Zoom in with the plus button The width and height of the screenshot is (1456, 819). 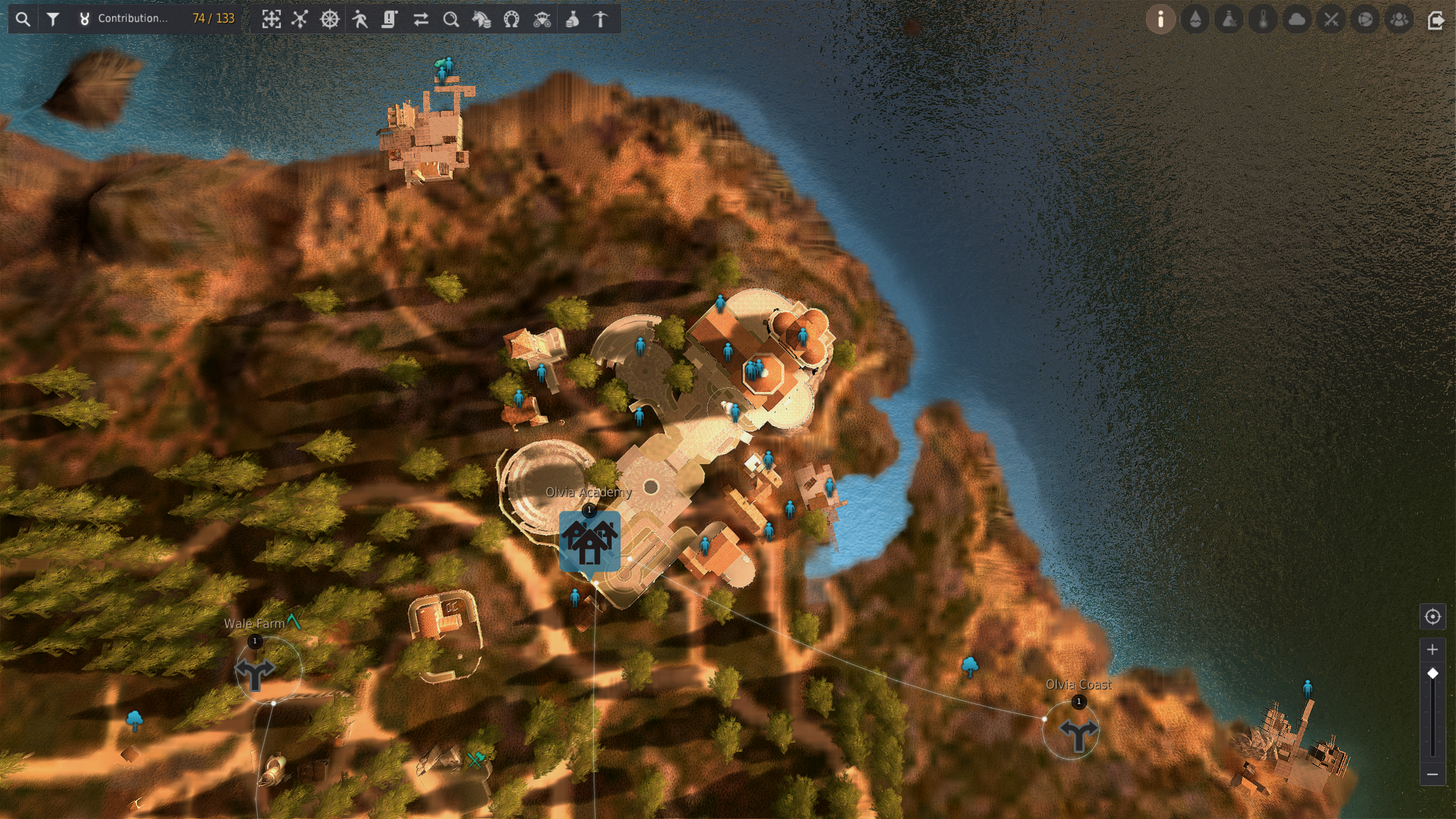coord(1433,649)
